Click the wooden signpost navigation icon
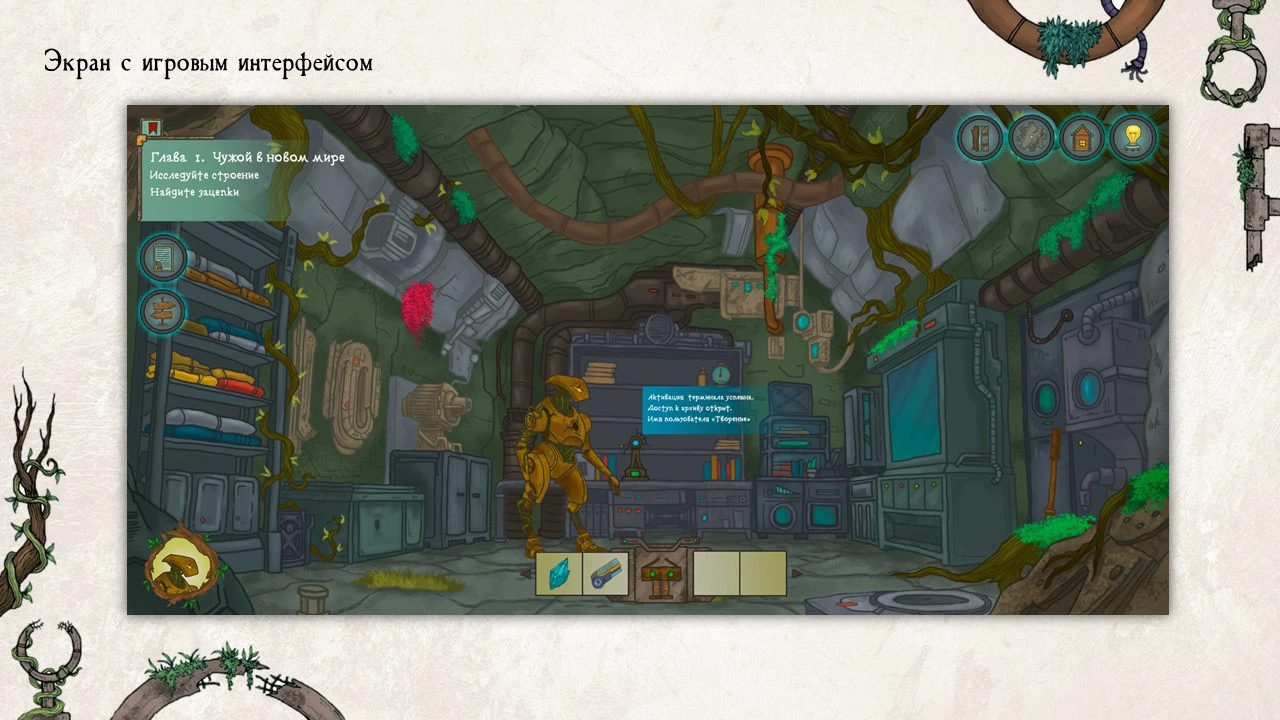This screenshot has width=1280, height=720. coord(161,311)
